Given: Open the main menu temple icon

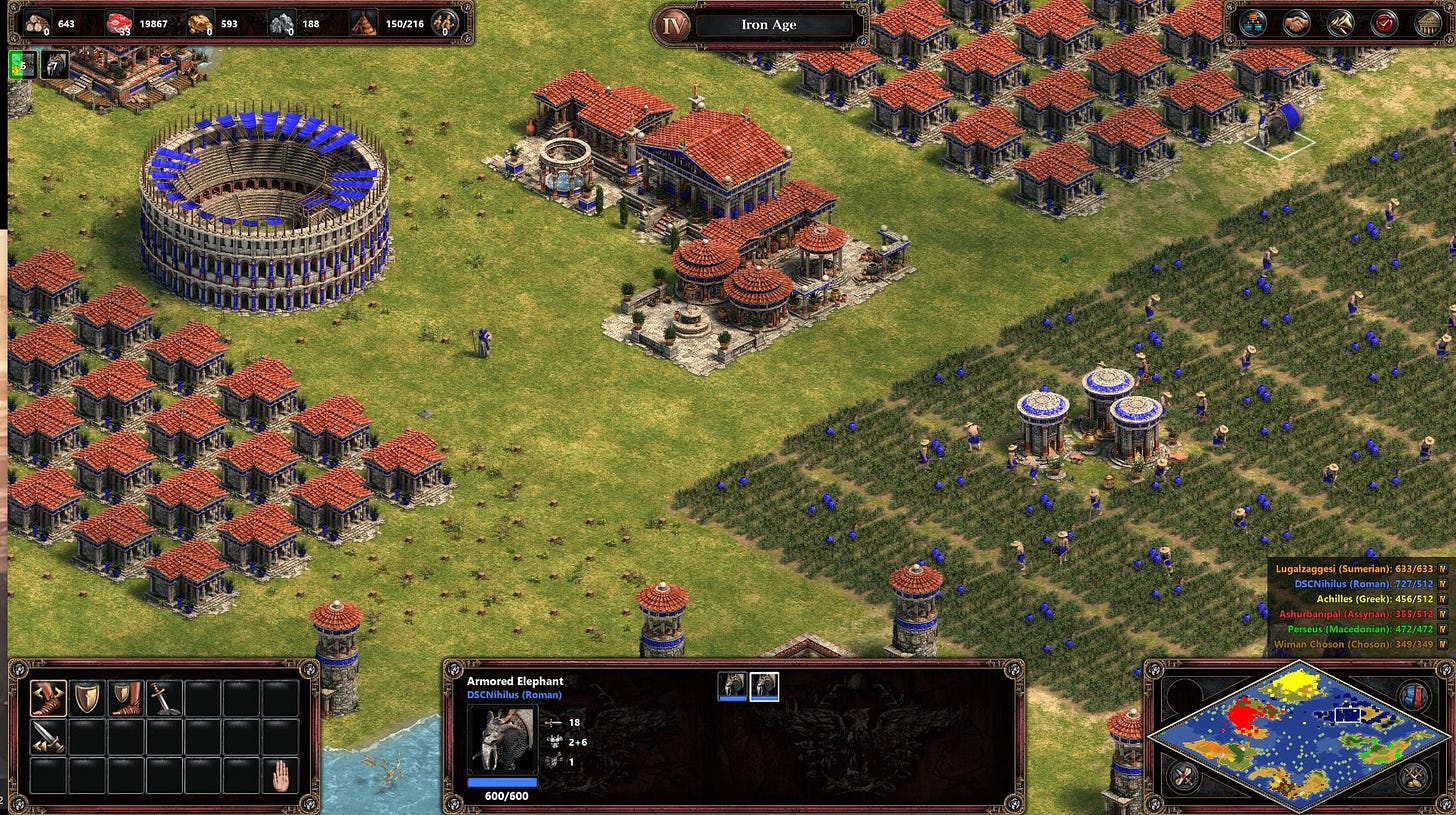Looking at the screenshot, I should pos(1429,22).
